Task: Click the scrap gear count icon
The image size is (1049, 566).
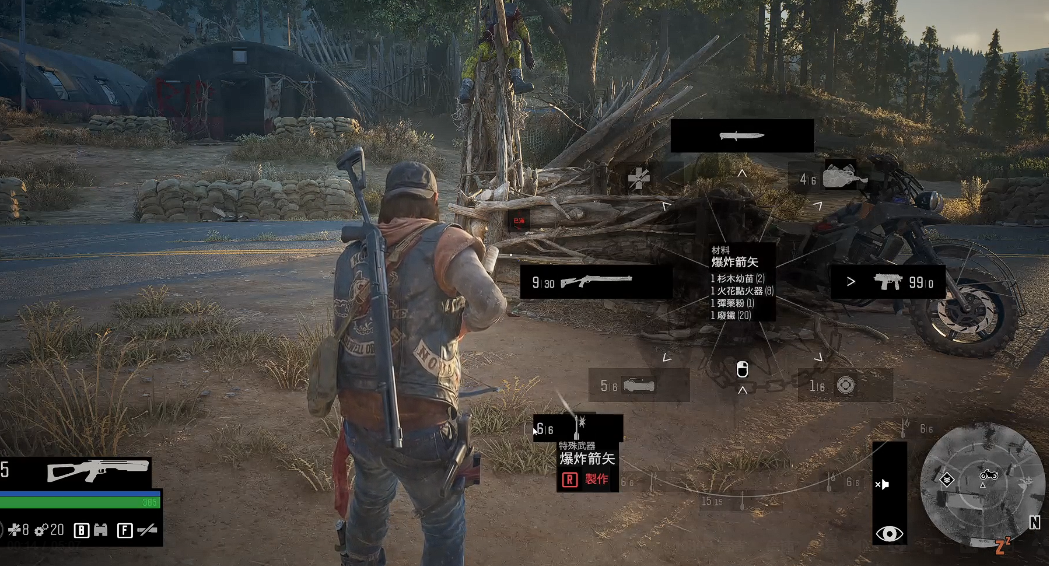Action: [40, 530]
